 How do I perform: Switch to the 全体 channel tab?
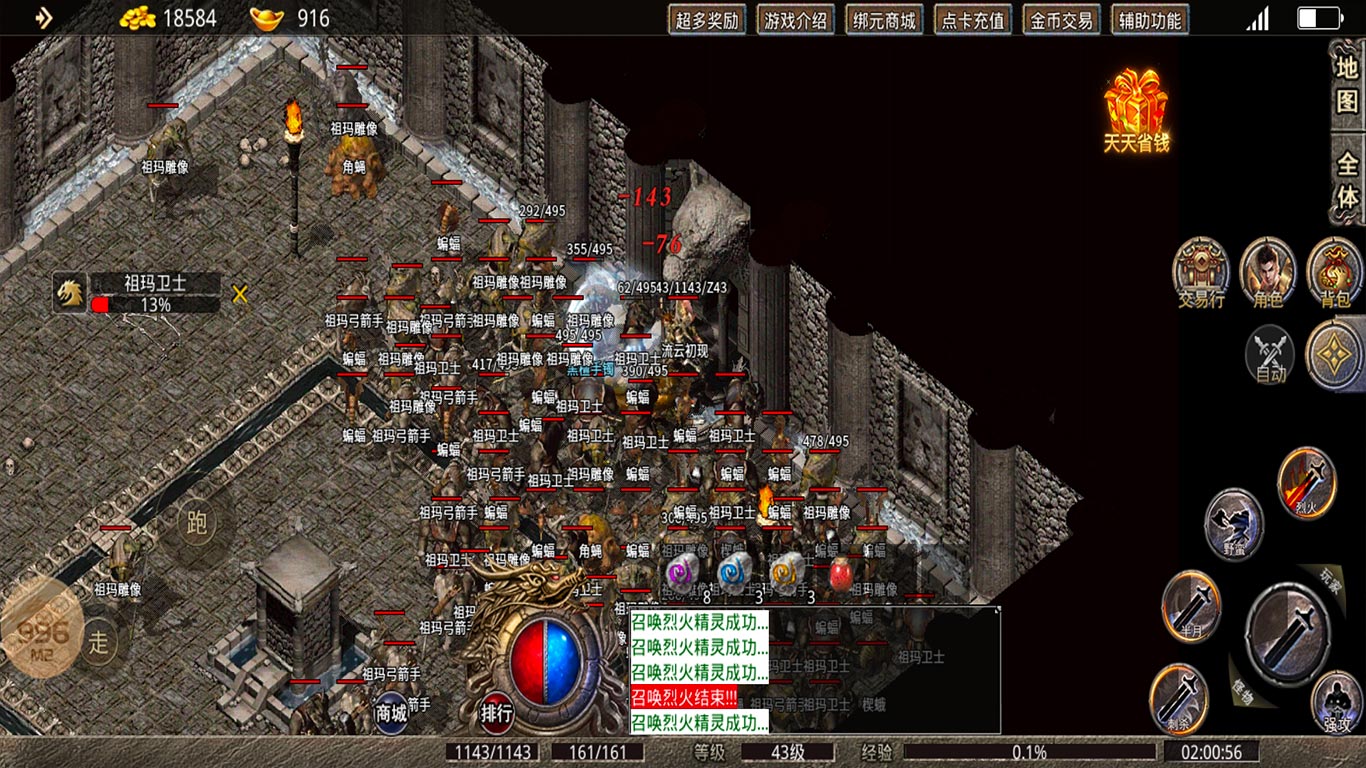[1348, 180]
